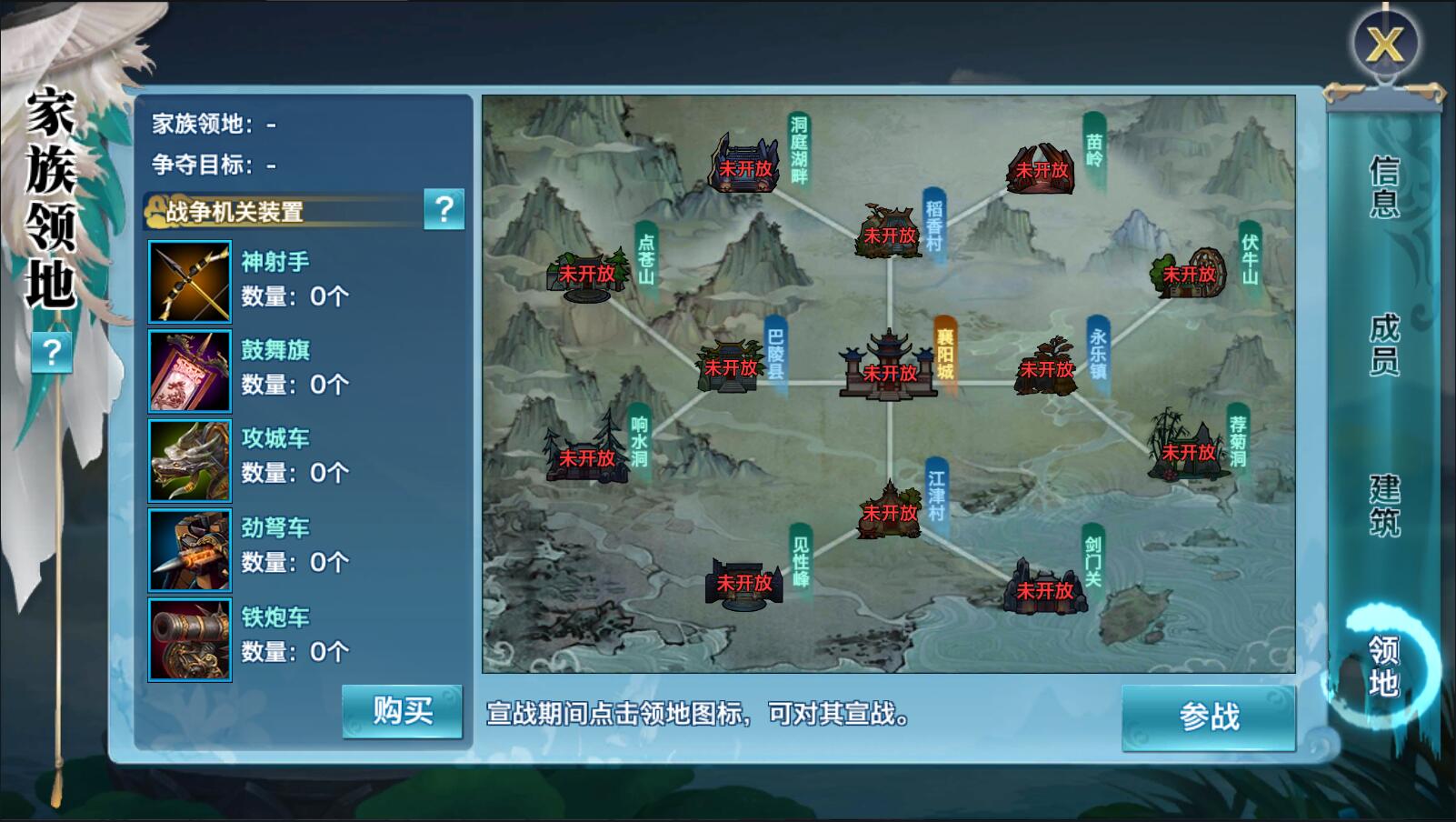The image size is (1456, 822).
Task: Click the 购买 purchase button
Action: click(403, 711)
